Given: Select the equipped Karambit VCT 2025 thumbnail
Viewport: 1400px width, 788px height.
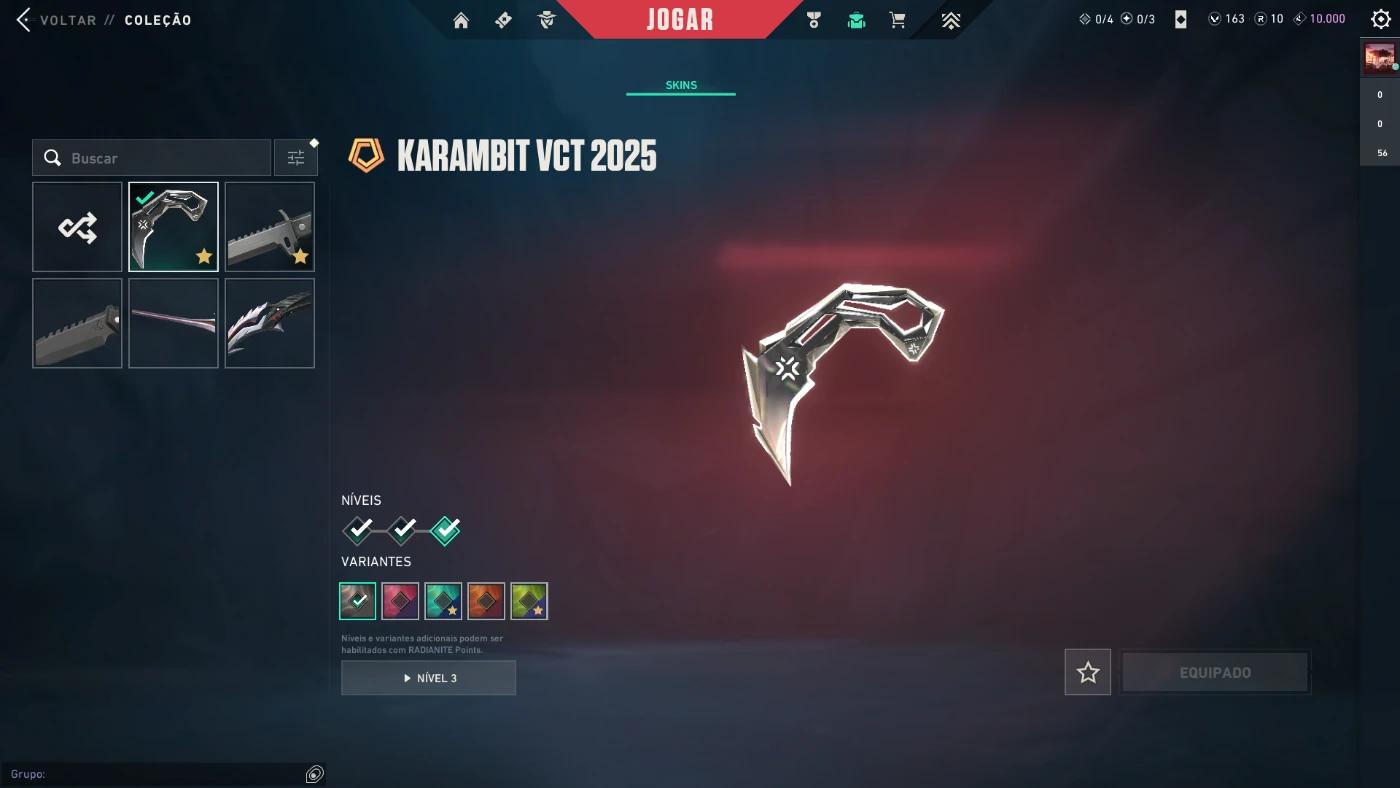Looking at the screenshot, I should tap(174, 227).
